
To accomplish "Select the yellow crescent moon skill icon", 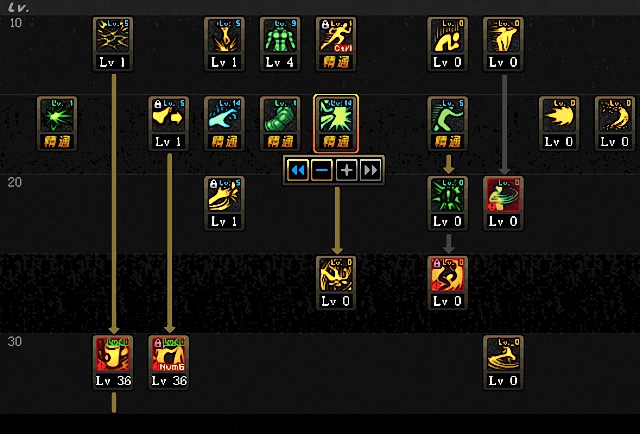I will 615,116.
